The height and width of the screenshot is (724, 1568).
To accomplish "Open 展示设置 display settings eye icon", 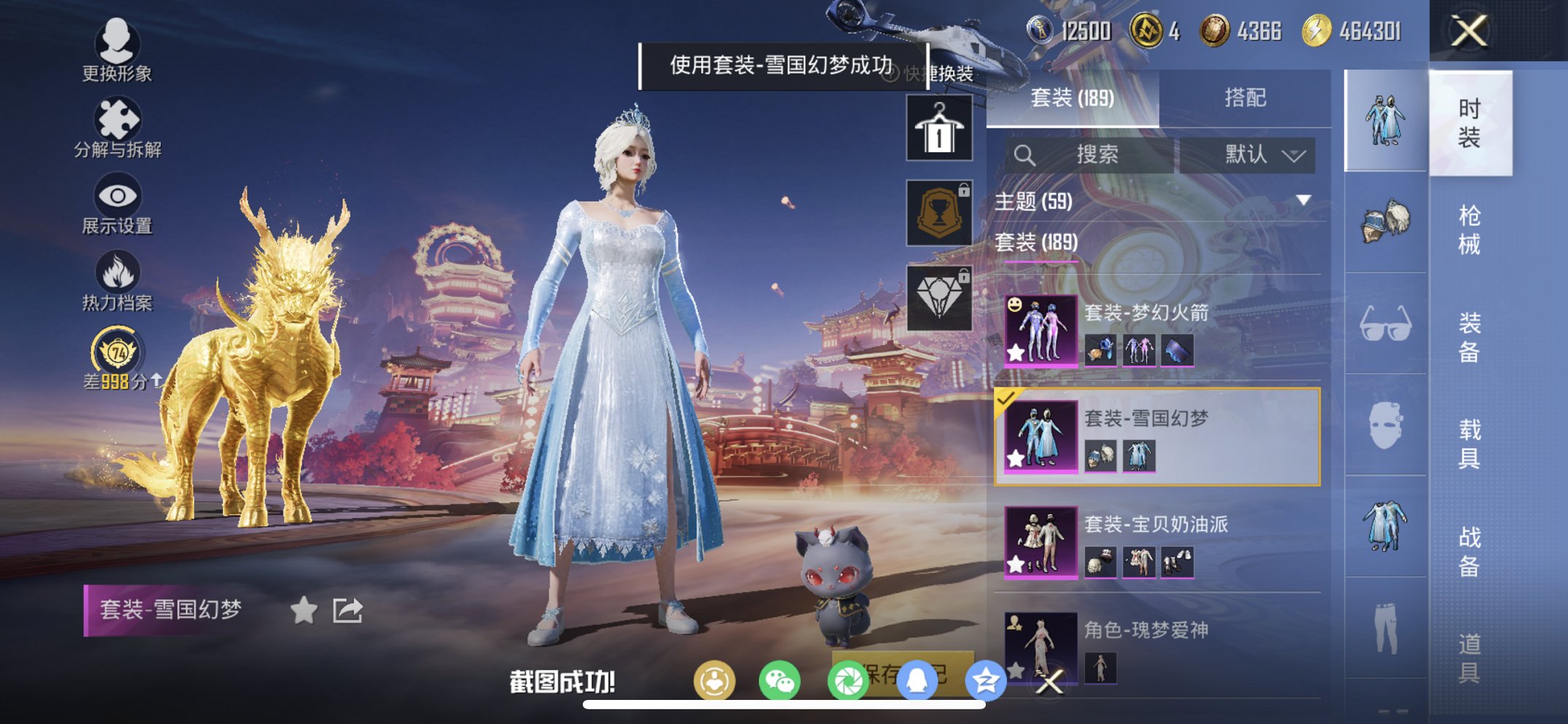I will tap(114, 195).
